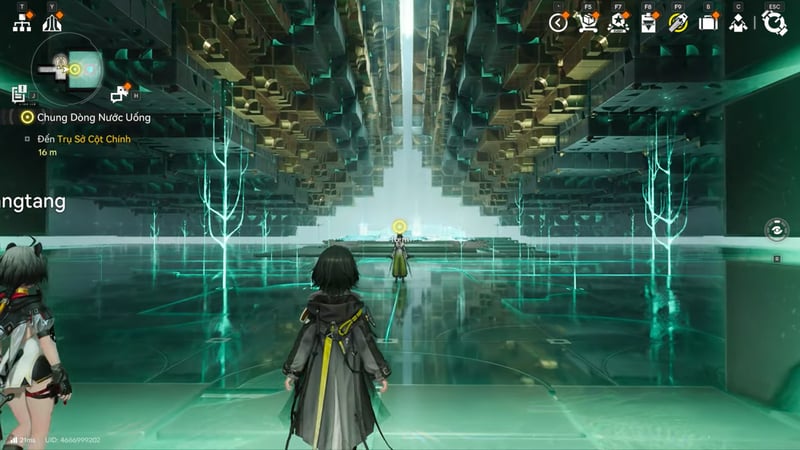
Task: Select the Chung Dòng Nước Uống quest tracker
Action: 87,118
